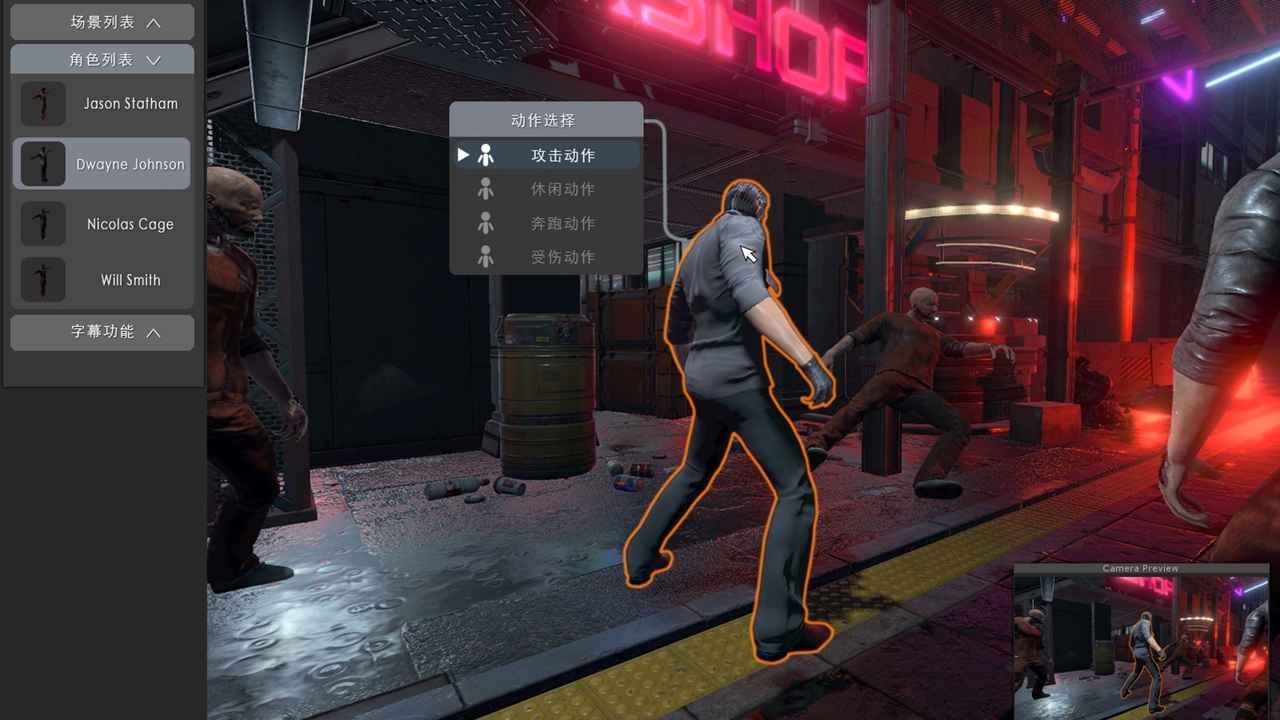Click the figure icon beside 奔跑动作
1280x720 pixels.
click(x=487, y=223)
